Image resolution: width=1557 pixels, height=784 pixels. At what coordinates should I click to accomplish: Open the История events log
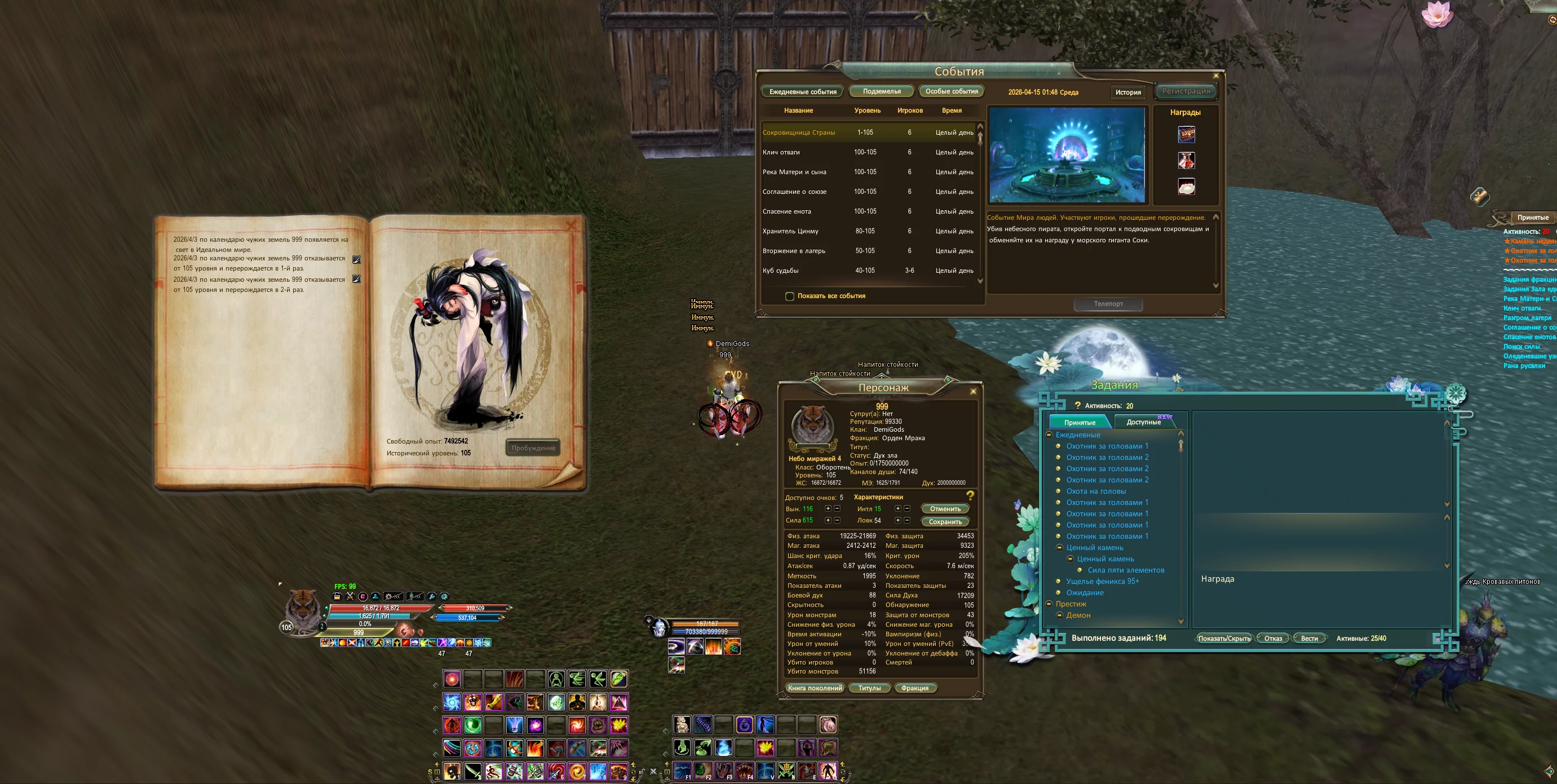click(1128, 92)
